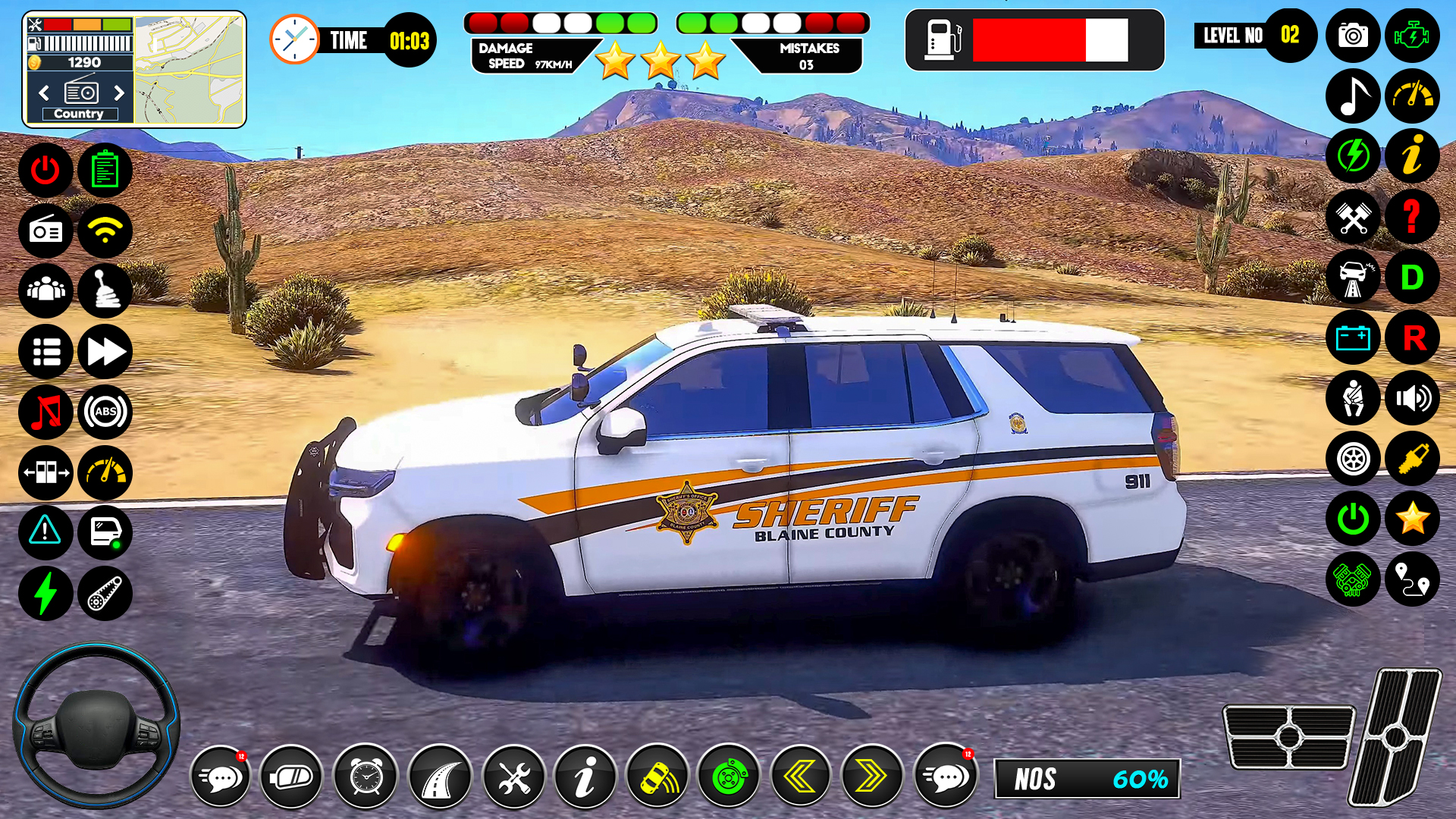The width and height of the screenshot is (1456, 819).
Task: Toggle the ABS brake control
Action: click(105, 413)
